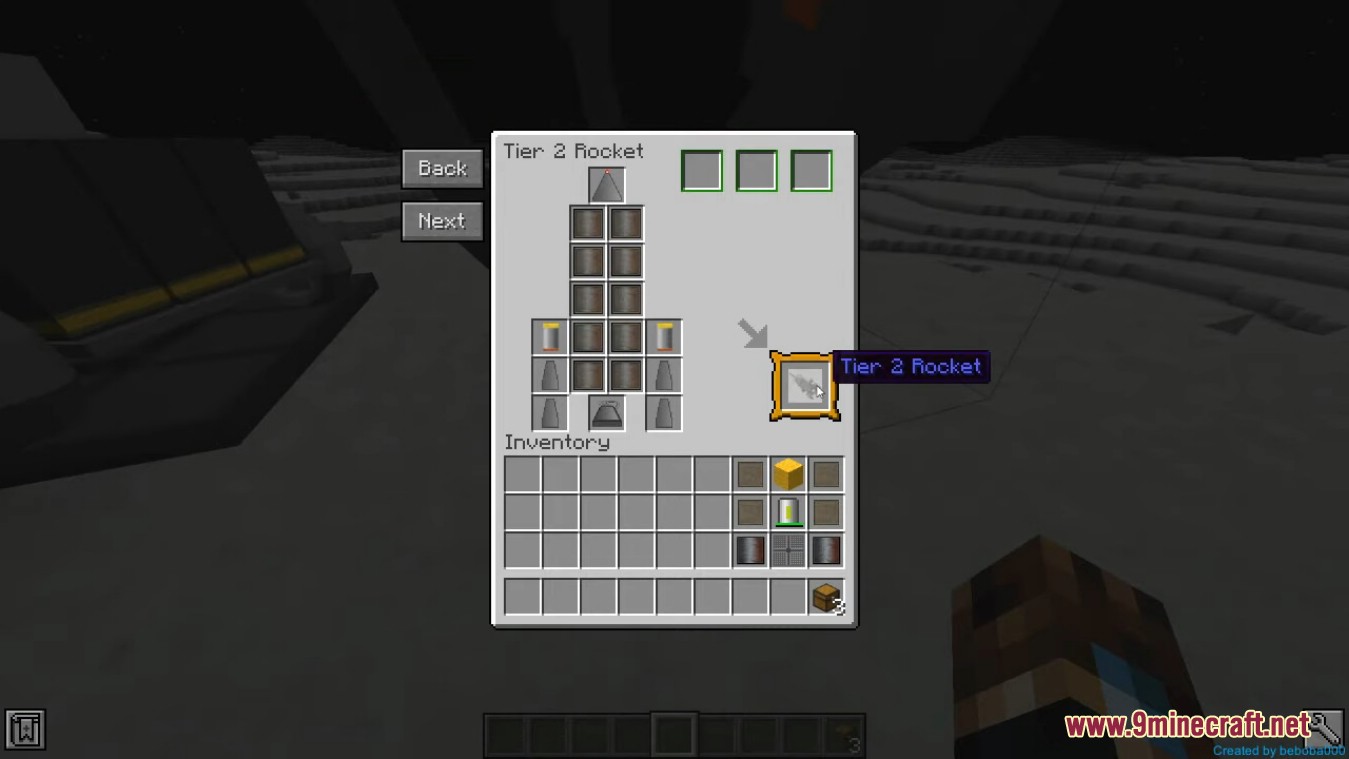Pick up the Tier 2 Rocket output item
Screen dimensions: 1349x759
pos(804,385)
